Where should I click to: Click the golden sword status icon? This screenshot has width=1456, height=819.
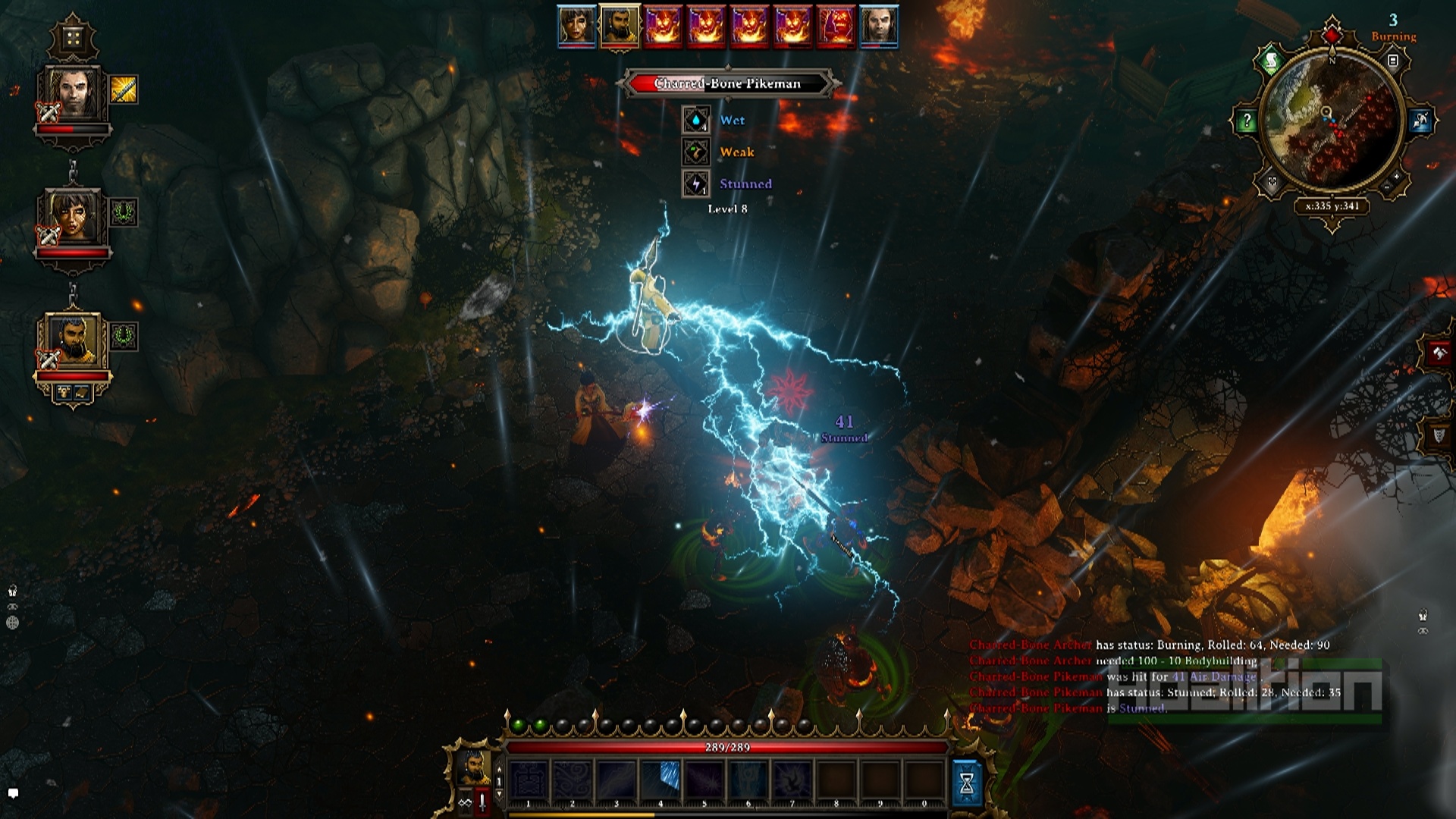pyautogui.click(x=124, y=89)
